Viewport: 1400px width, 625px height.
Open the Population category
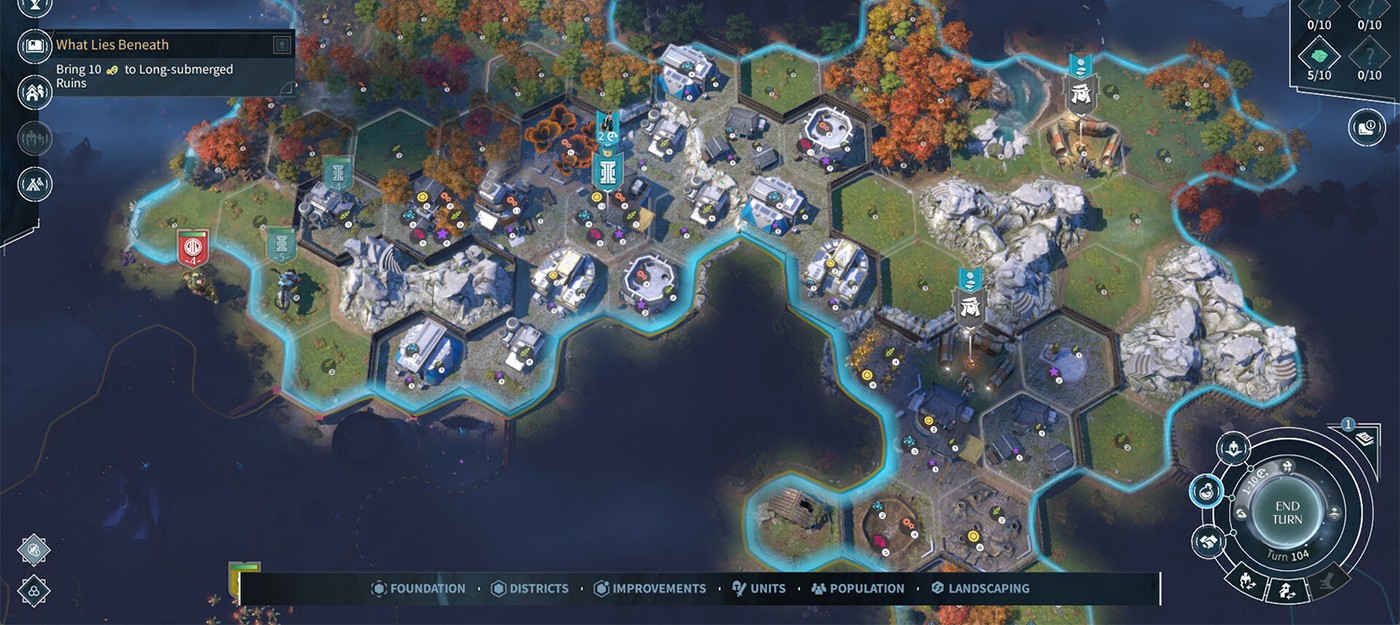858,589
